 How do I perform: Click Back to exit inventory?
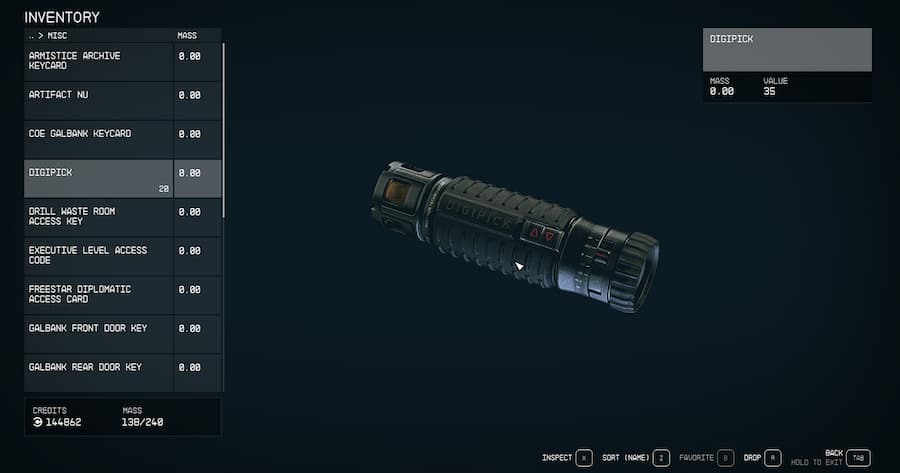857,458
